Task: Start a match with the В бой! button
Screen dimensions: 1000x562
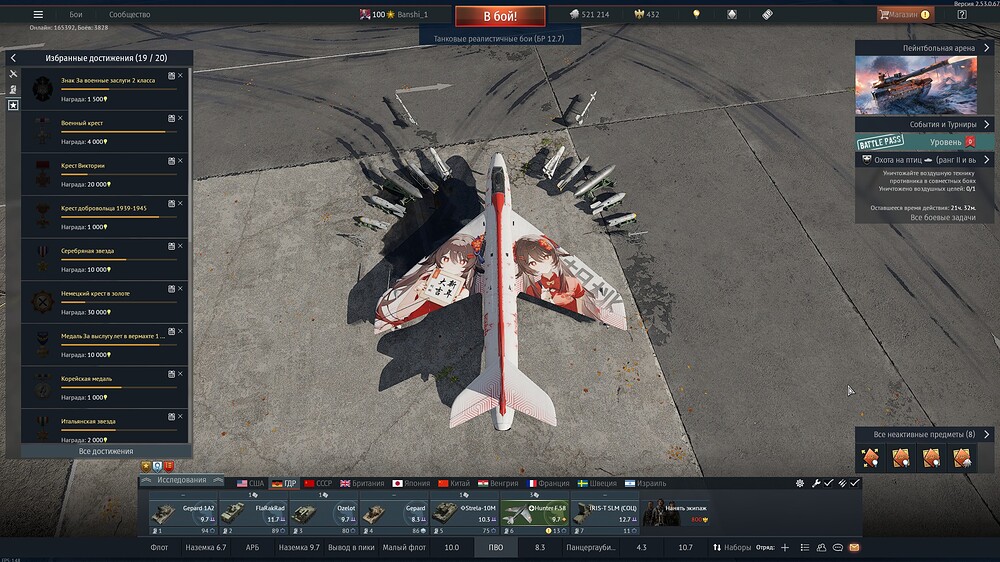Action: [x=500, y=15]
